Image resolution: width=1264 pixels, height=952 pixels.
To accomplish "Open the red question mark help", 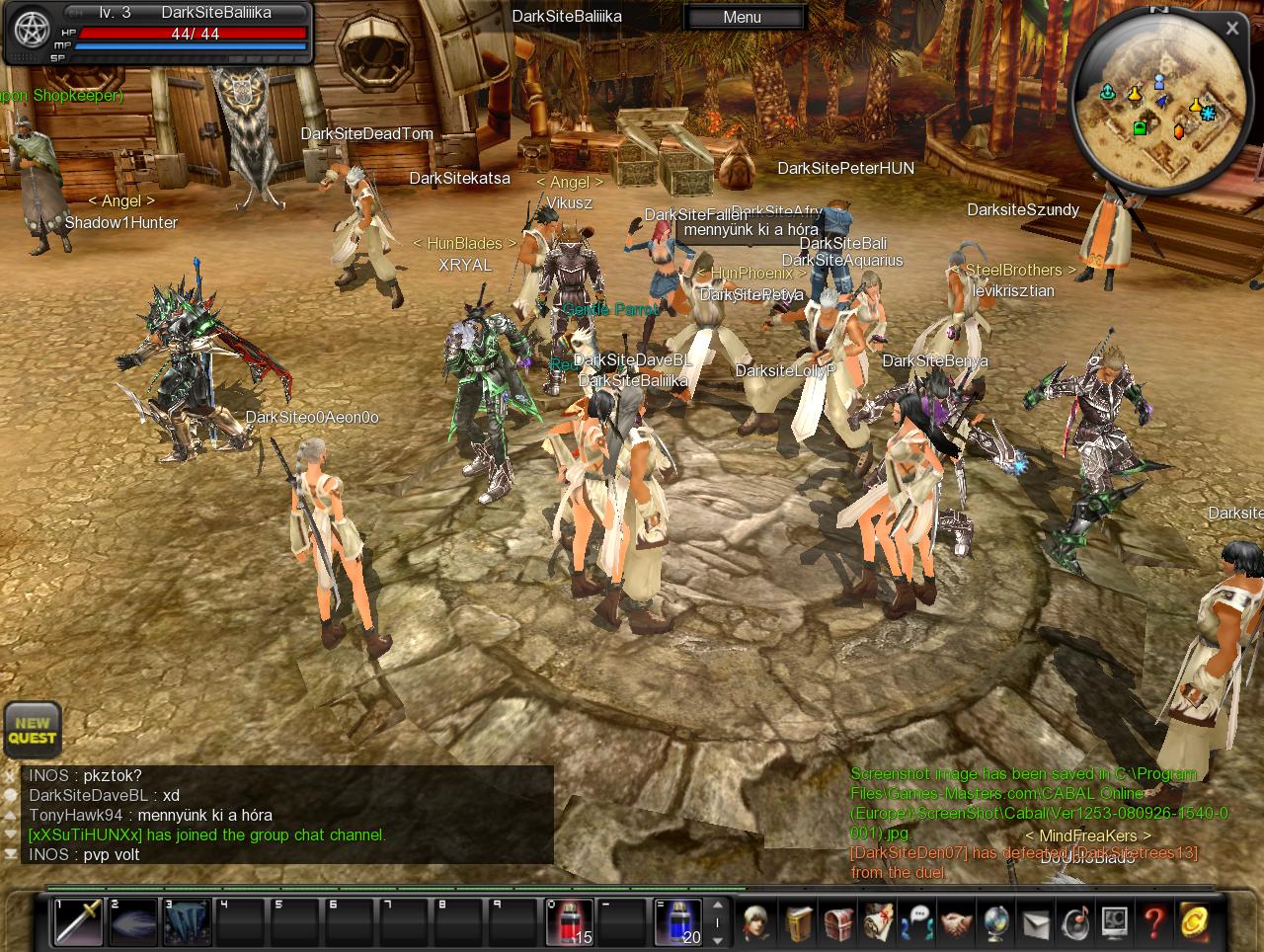I will pyautogui.click(x=1153, y=922).
